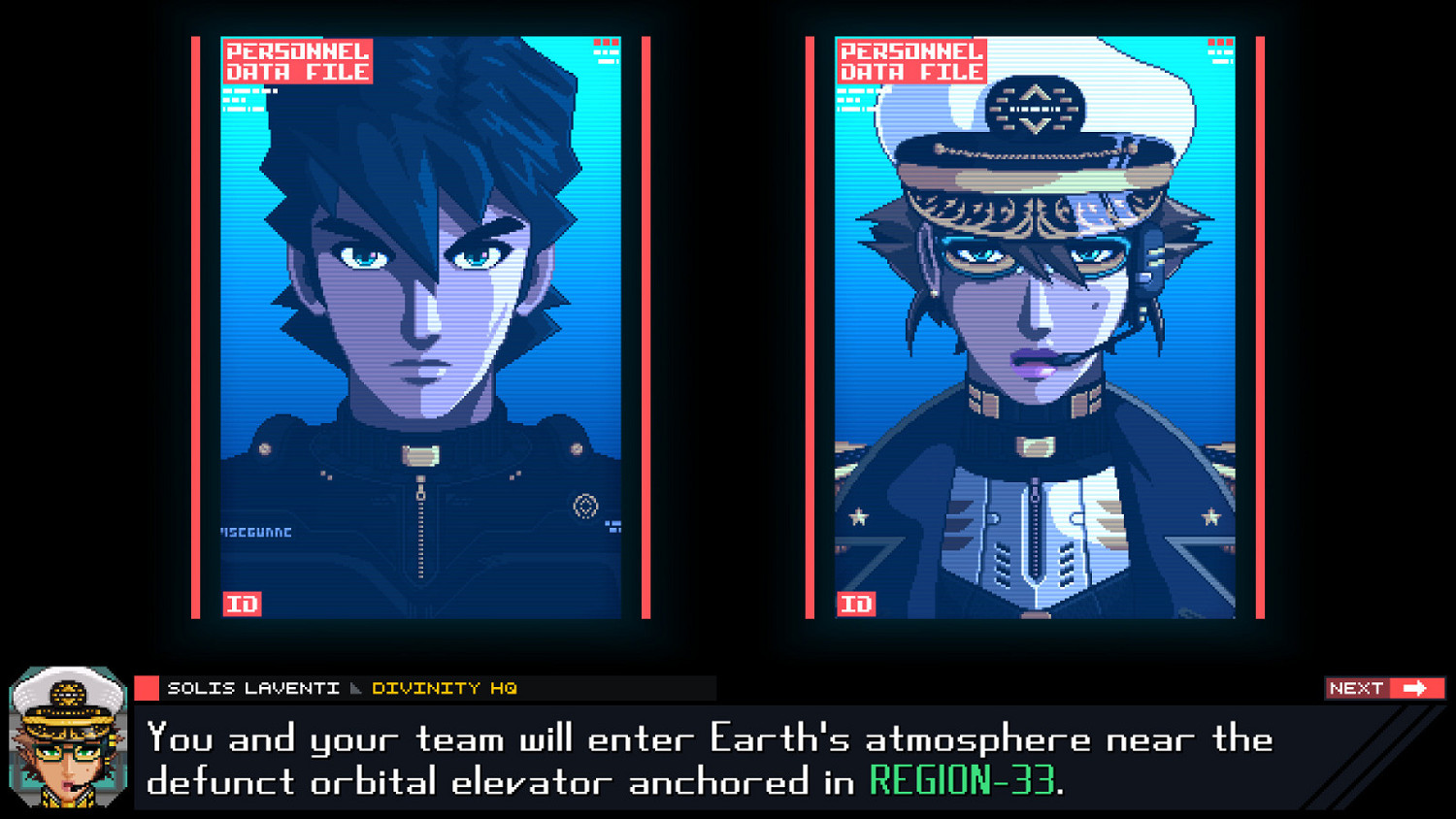Select the PERSONNEL DATA FILE header on the right card
The image size is (1456, 819).
[x=911, y=60]
